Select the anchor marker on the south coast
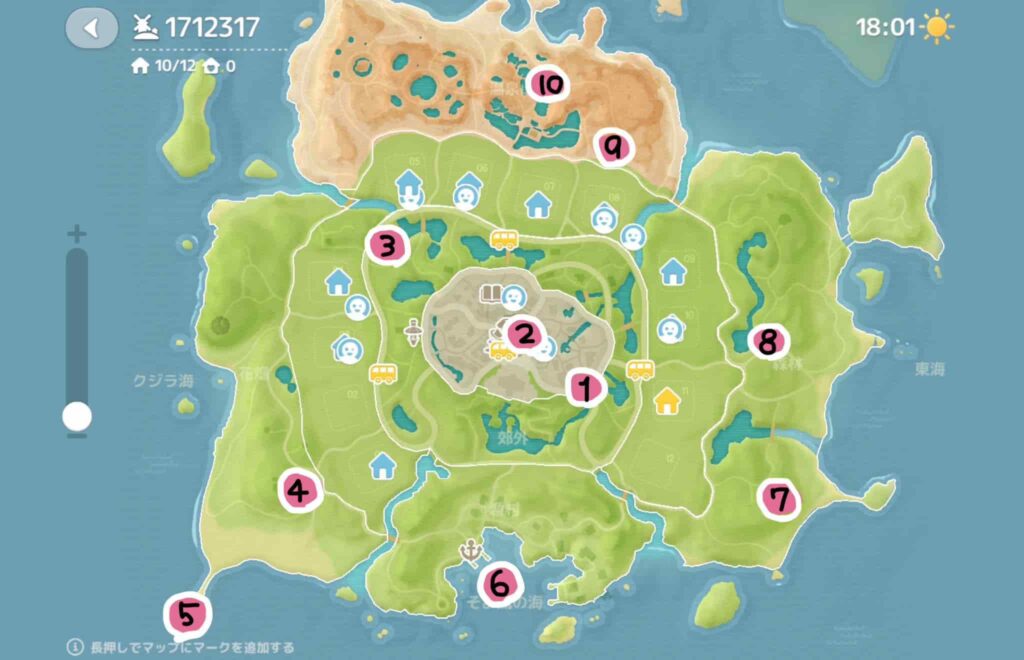1024x660 pixels. [x=470, y=549]
